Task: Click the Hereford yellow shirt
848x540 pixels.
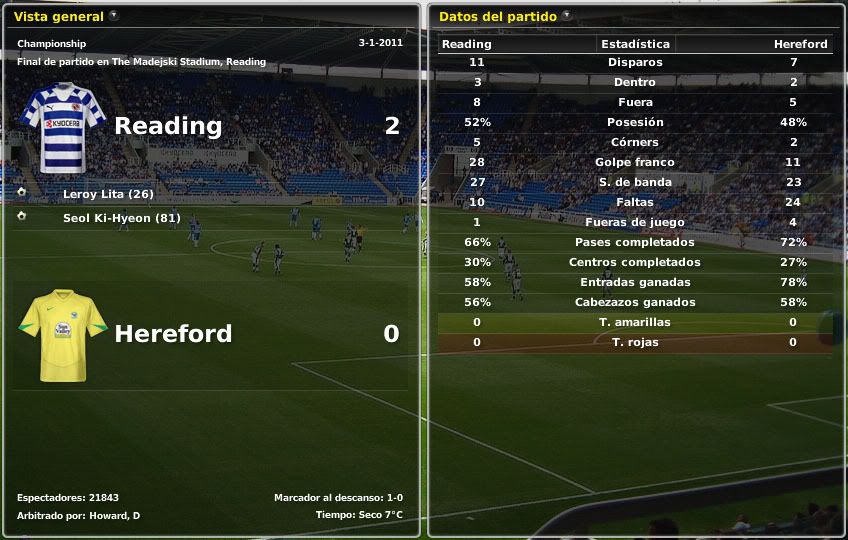Action: (x=63, y=334)
